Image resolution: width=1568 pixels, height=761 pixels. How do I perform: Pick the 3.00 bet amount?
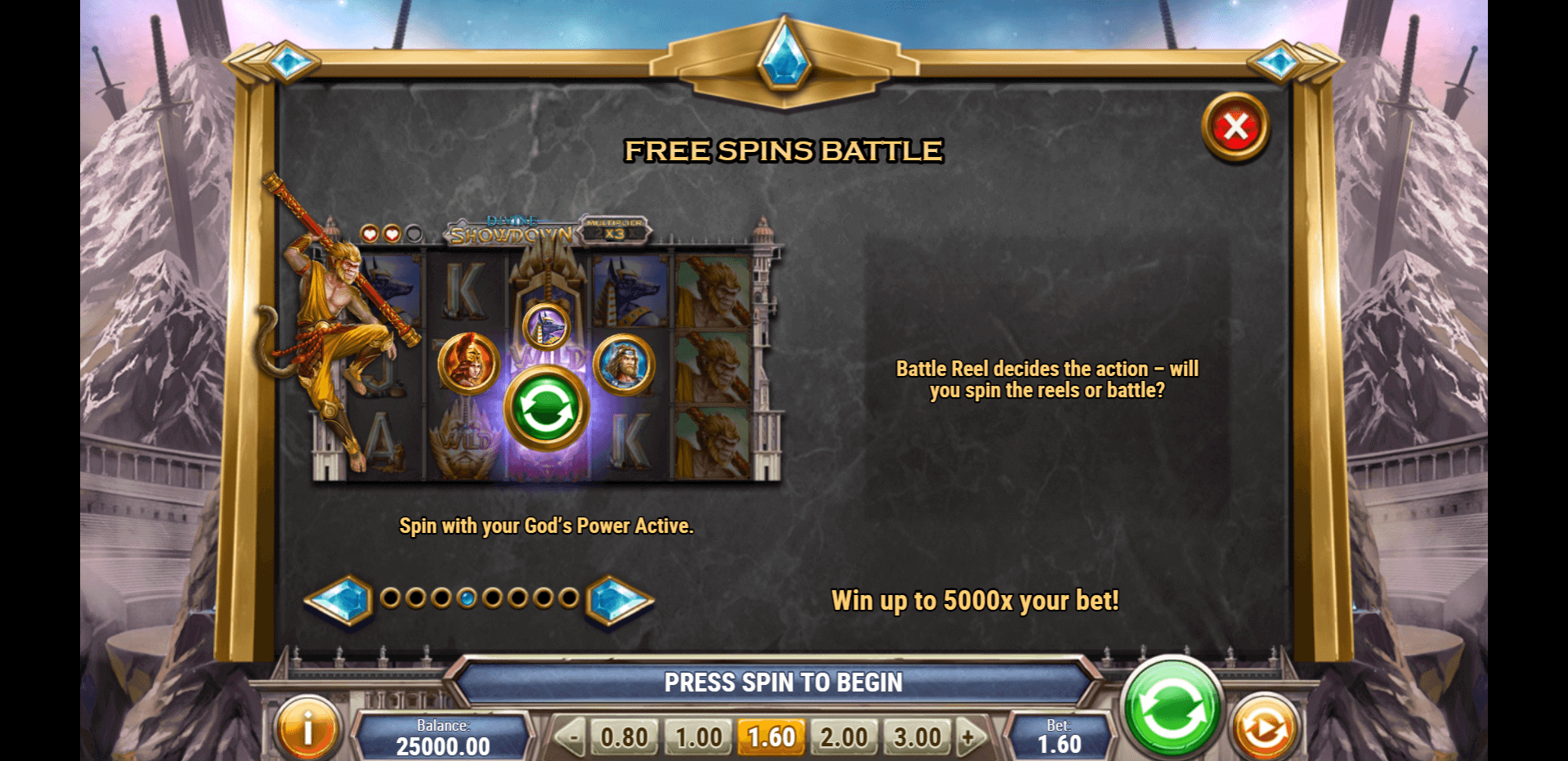click(917, 737)
